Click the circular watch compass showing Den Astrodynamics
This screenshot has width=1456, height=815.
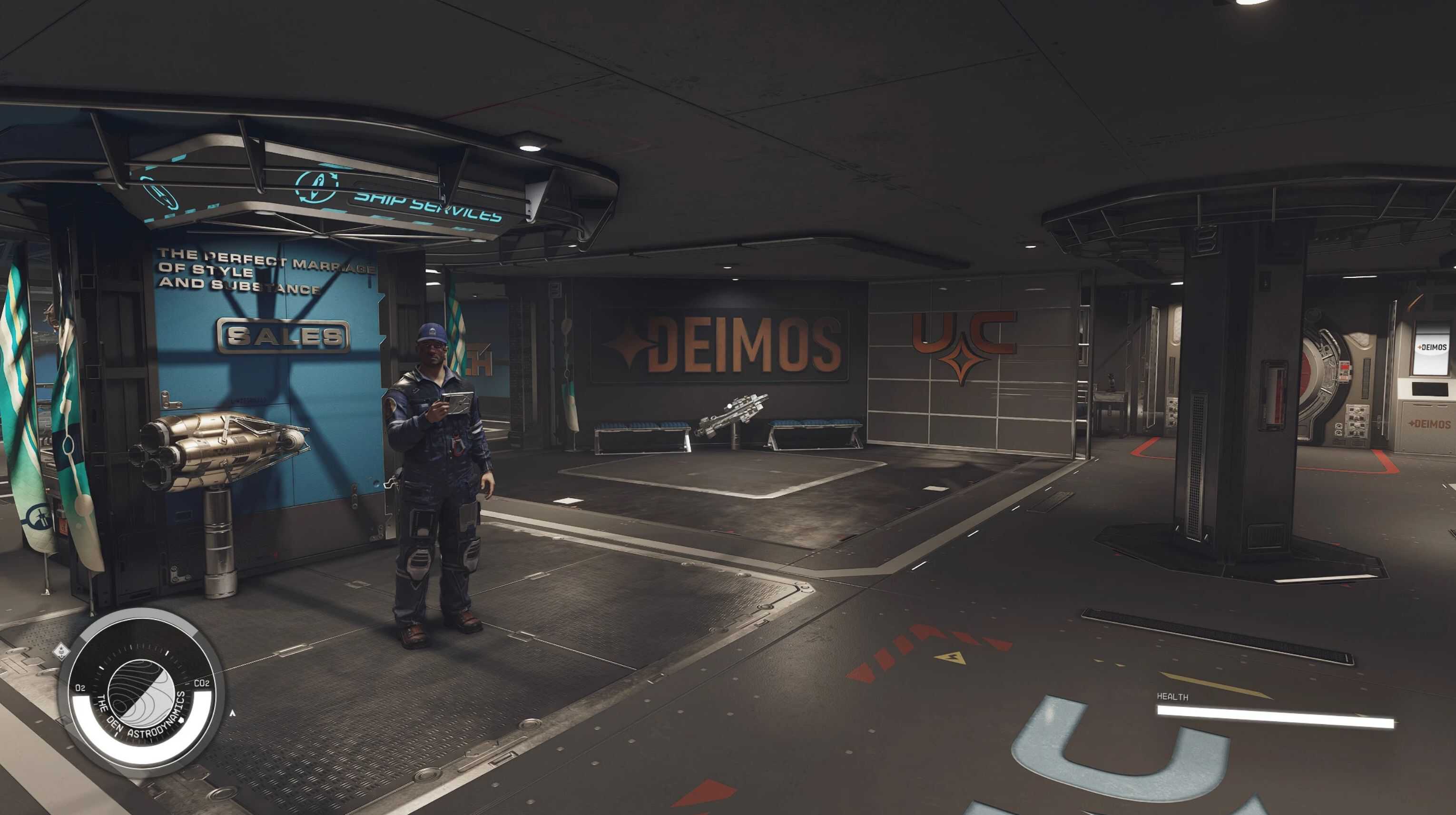(x=141, y=693)
